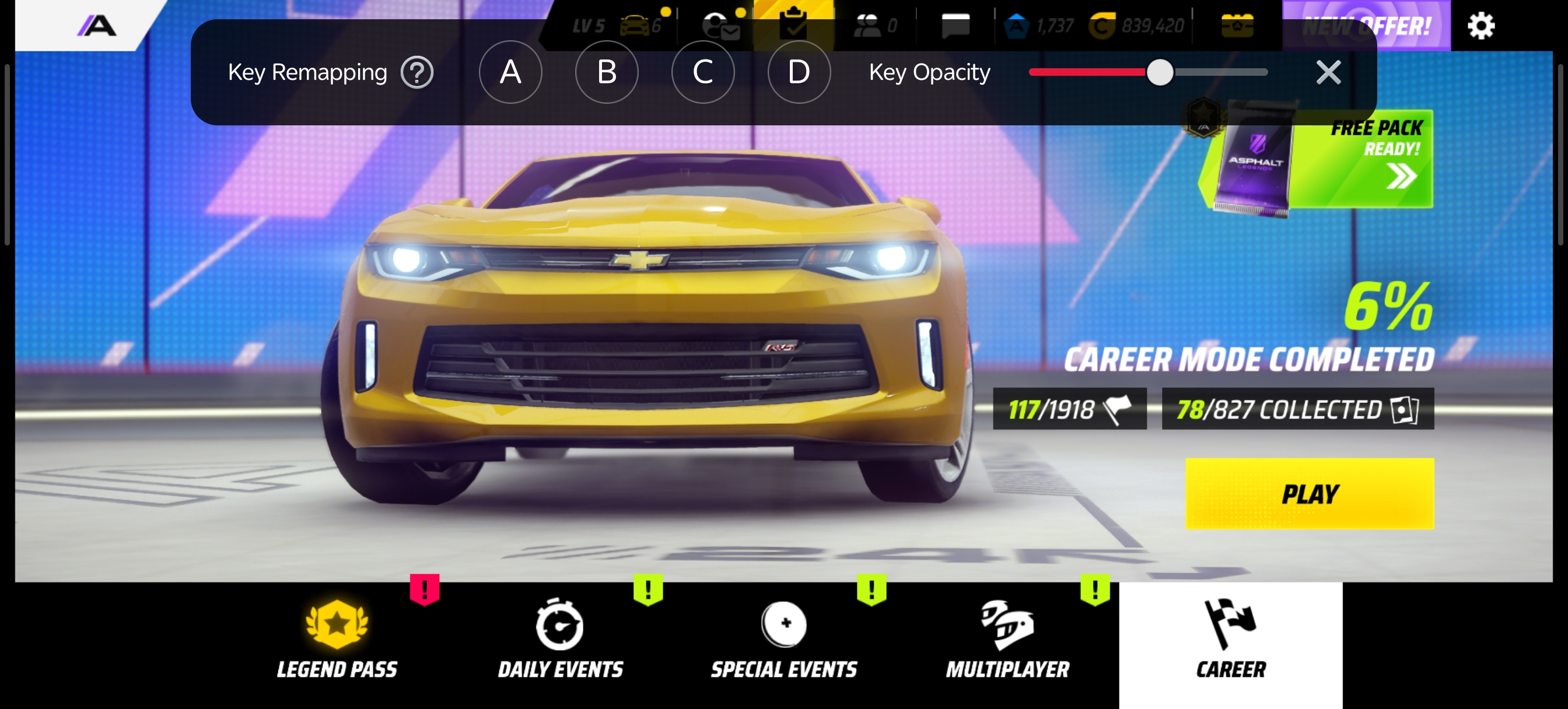The height and width of the screenshot is (709, 1568).
Task: View the 78/827 collected cards panel
Action: click(1297, 409)
